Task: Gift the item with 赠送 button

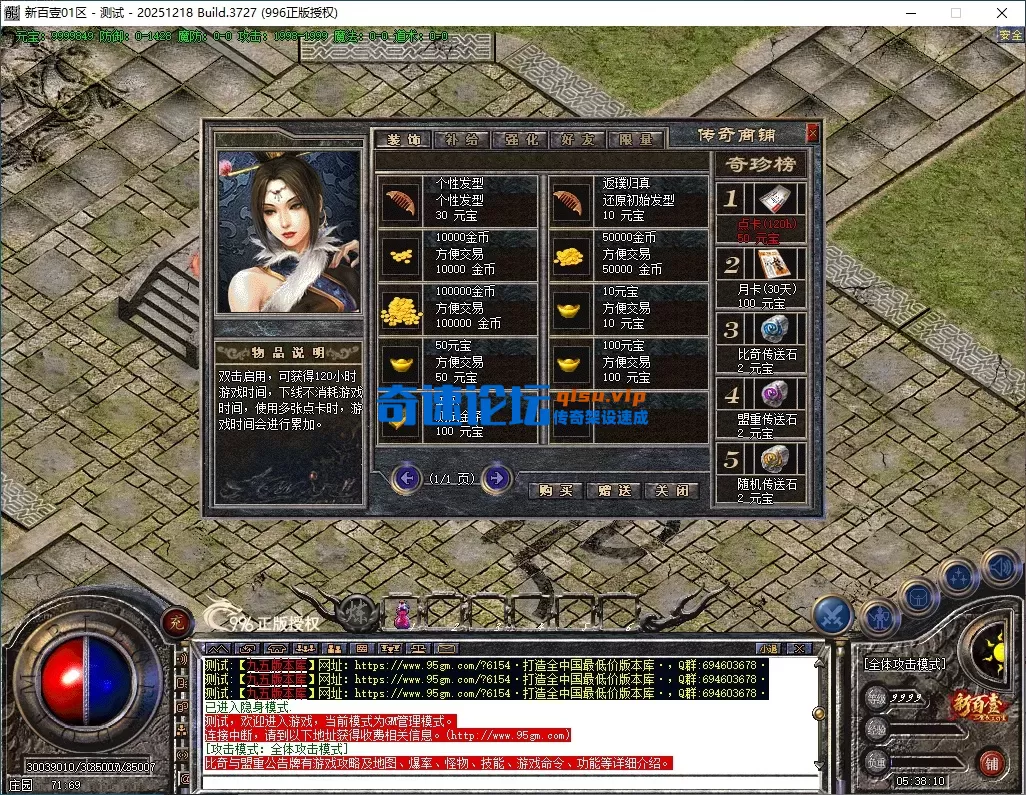Action: point(614,491)
